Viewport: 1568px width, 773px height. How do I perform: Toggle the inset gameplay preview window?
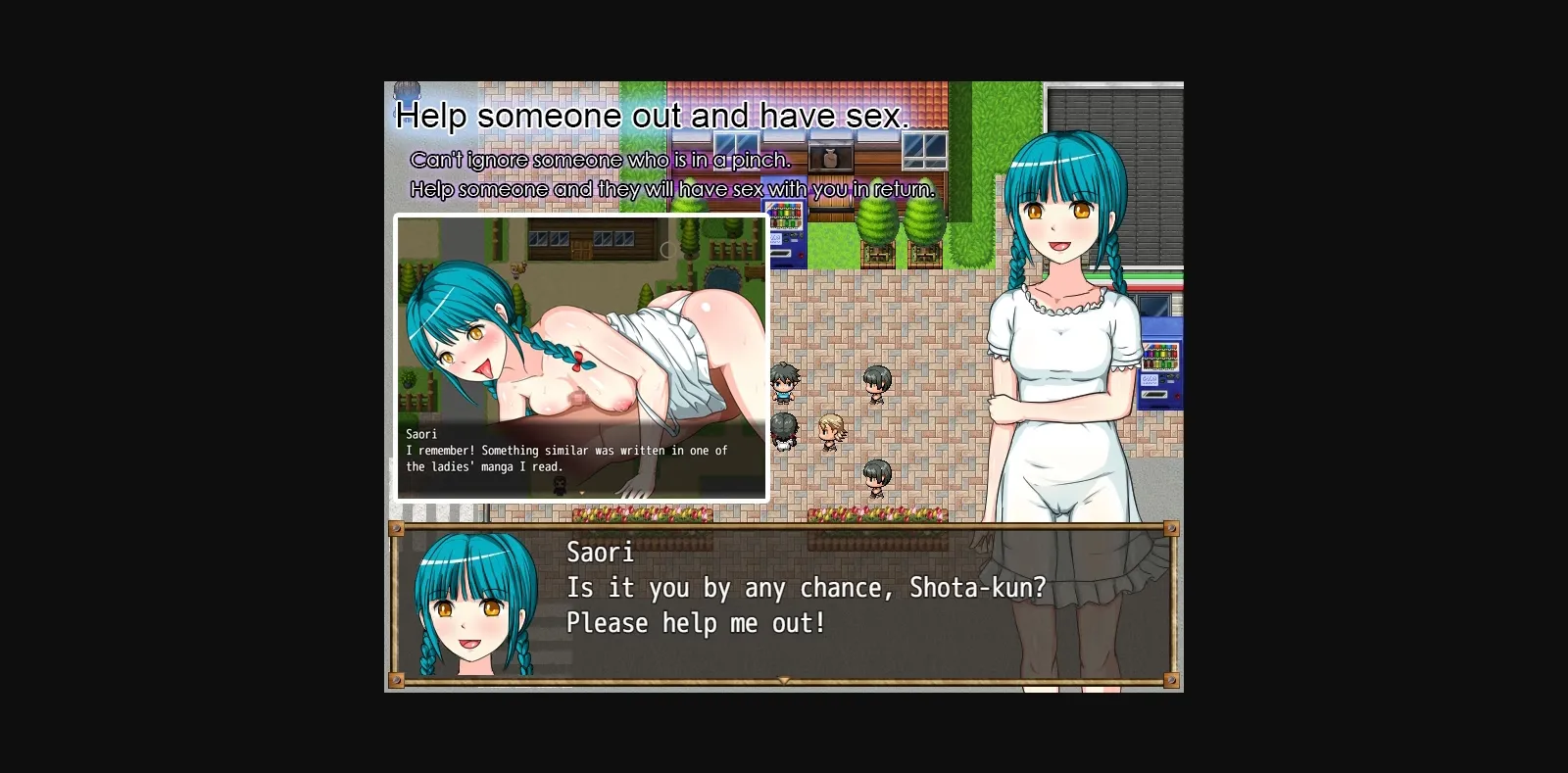tap(581, 358)
